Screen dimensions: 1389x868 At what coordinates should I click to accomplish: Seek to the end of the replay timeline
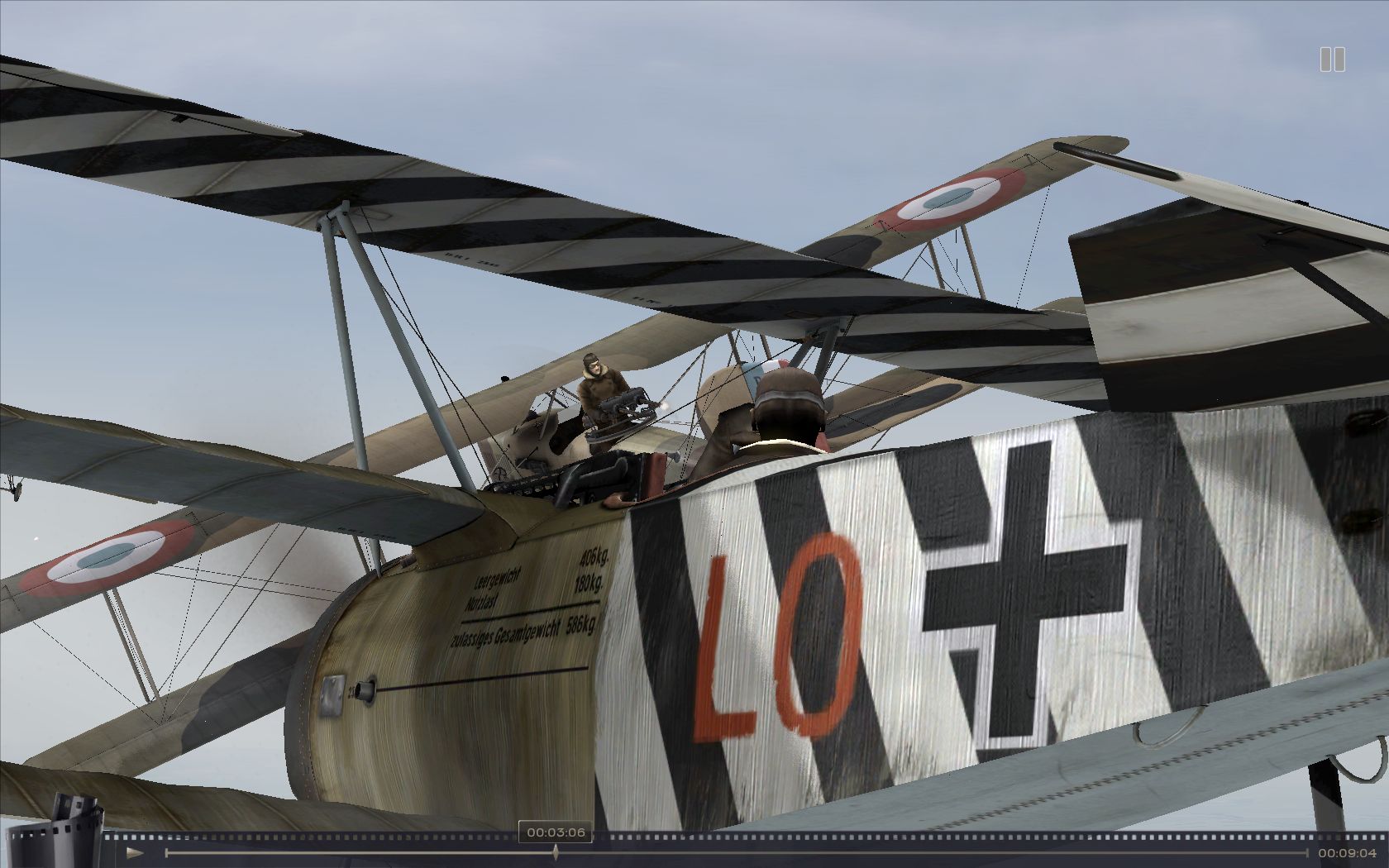pyautogui.click(x=1307, y=852)
